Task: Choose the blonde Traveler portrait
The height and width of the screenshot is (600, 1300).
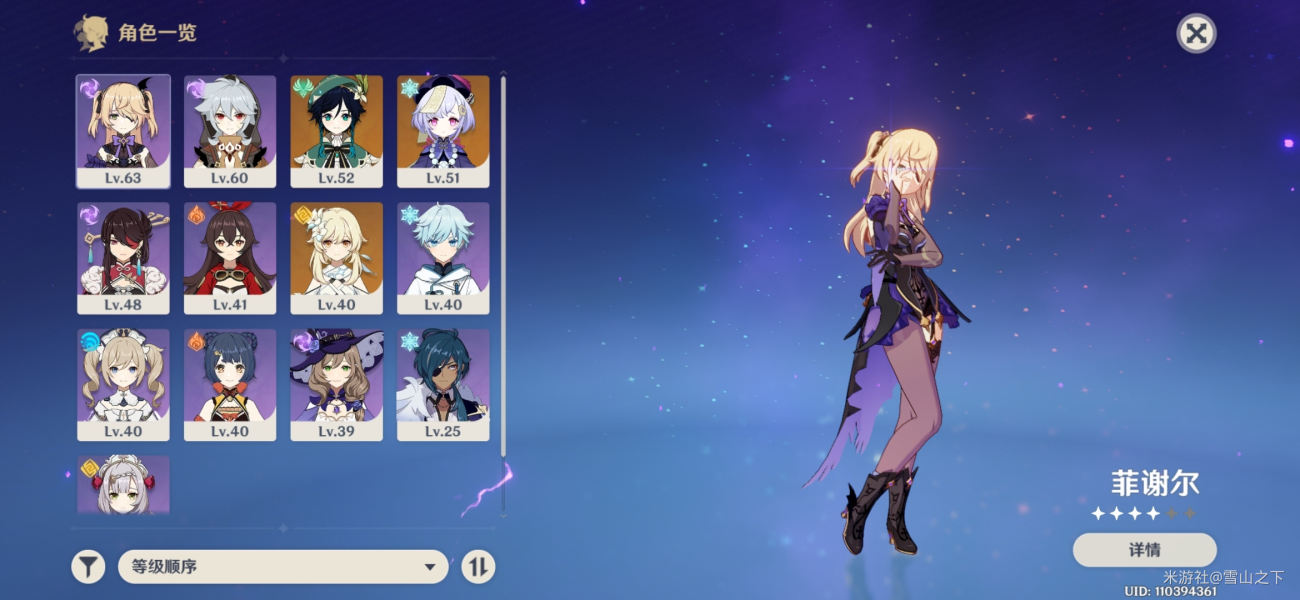Action: click(x=336, y=258)
